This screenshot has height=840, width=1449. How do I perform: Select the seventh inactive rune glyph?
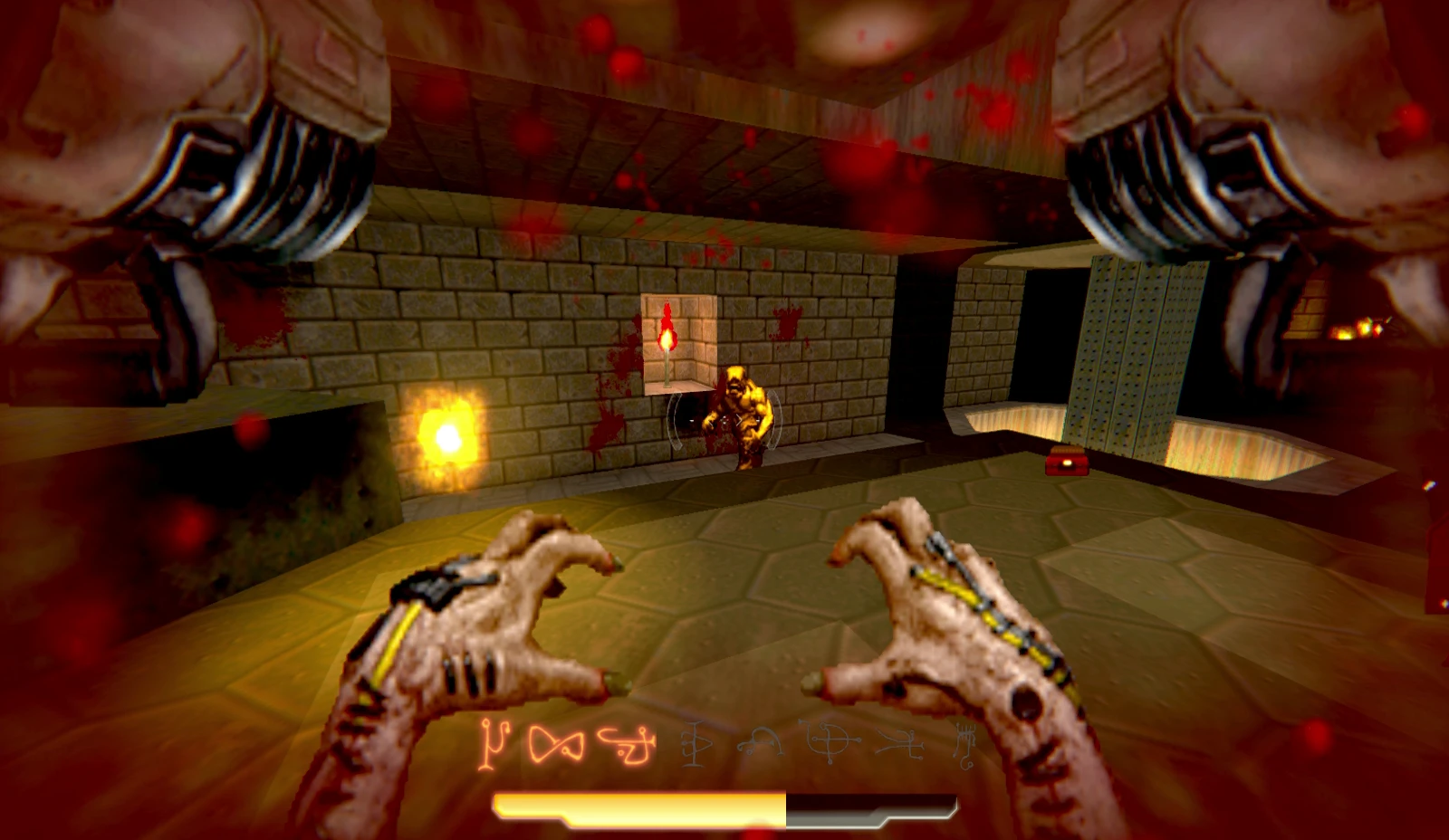point(898,745)
